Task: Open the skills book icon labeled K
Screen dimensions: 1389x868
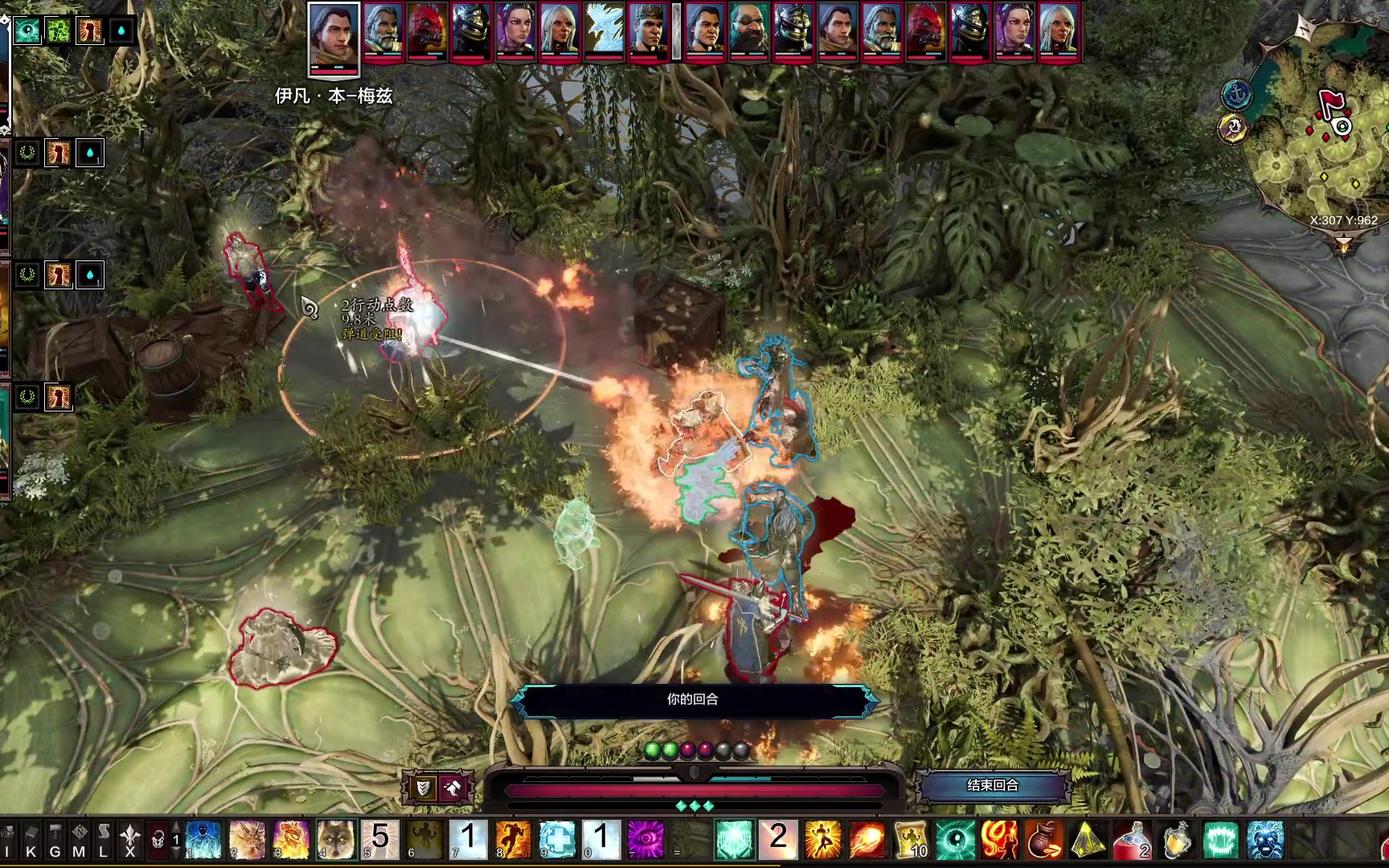Action: coord(31,840)
